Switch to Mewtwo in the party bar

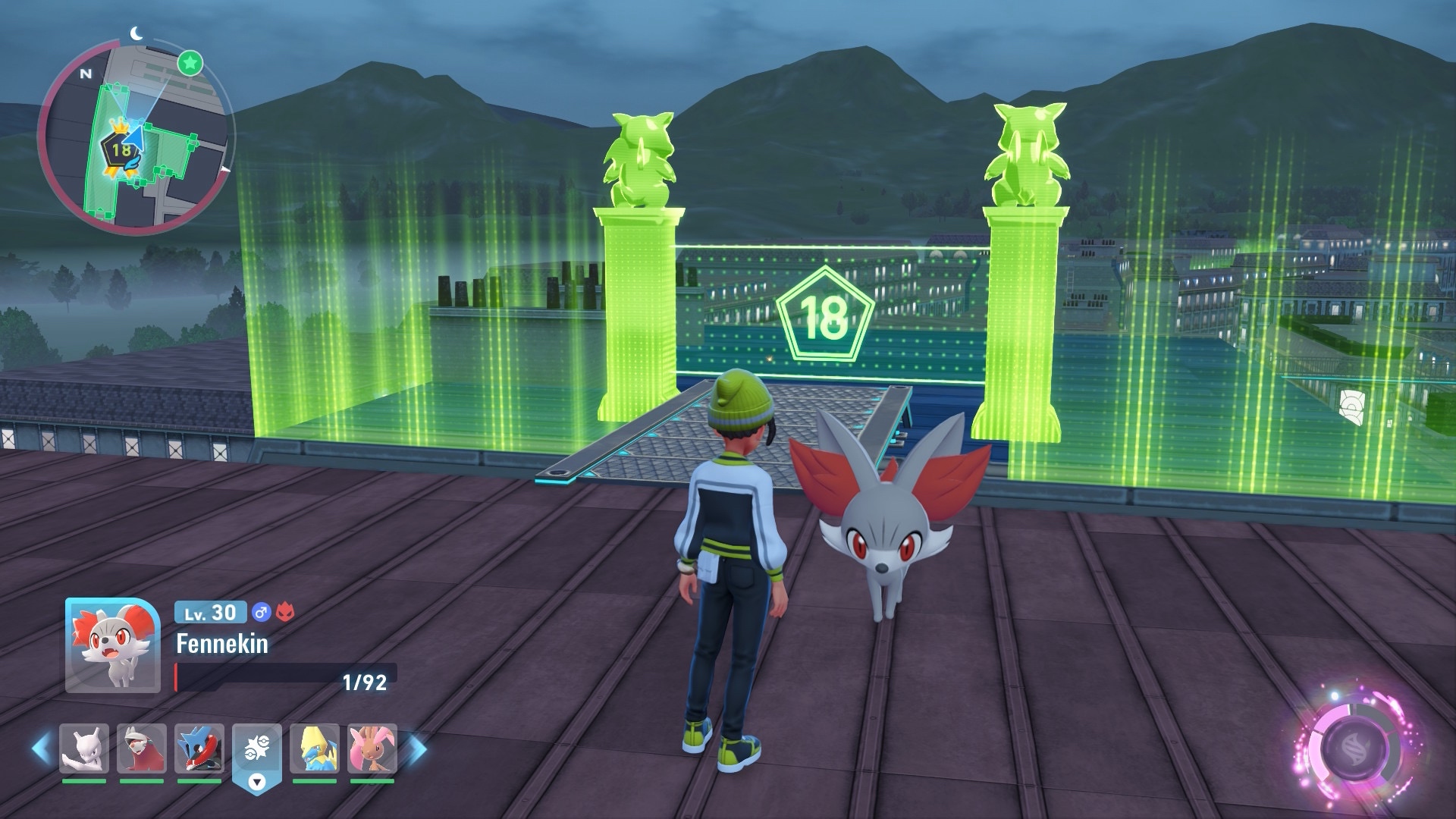point(84,748)
